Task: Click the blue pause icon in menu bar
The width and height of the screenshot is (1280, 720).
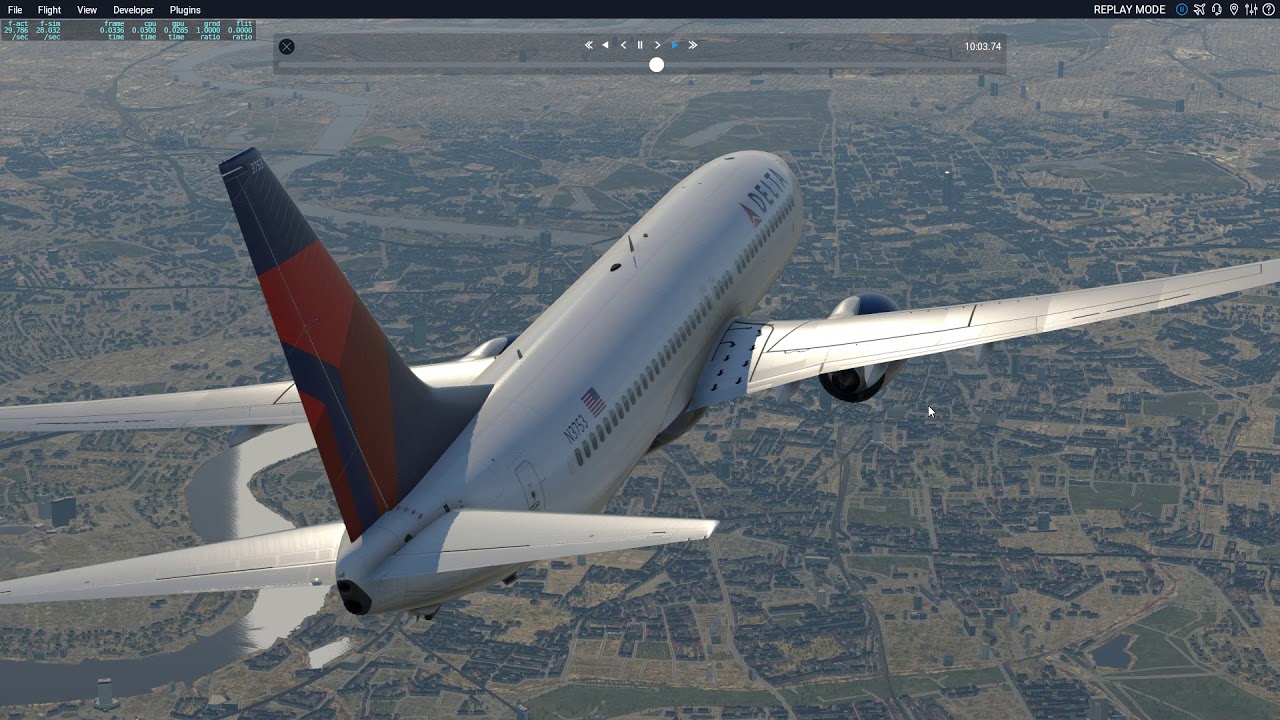Action: click(1182, 10)
